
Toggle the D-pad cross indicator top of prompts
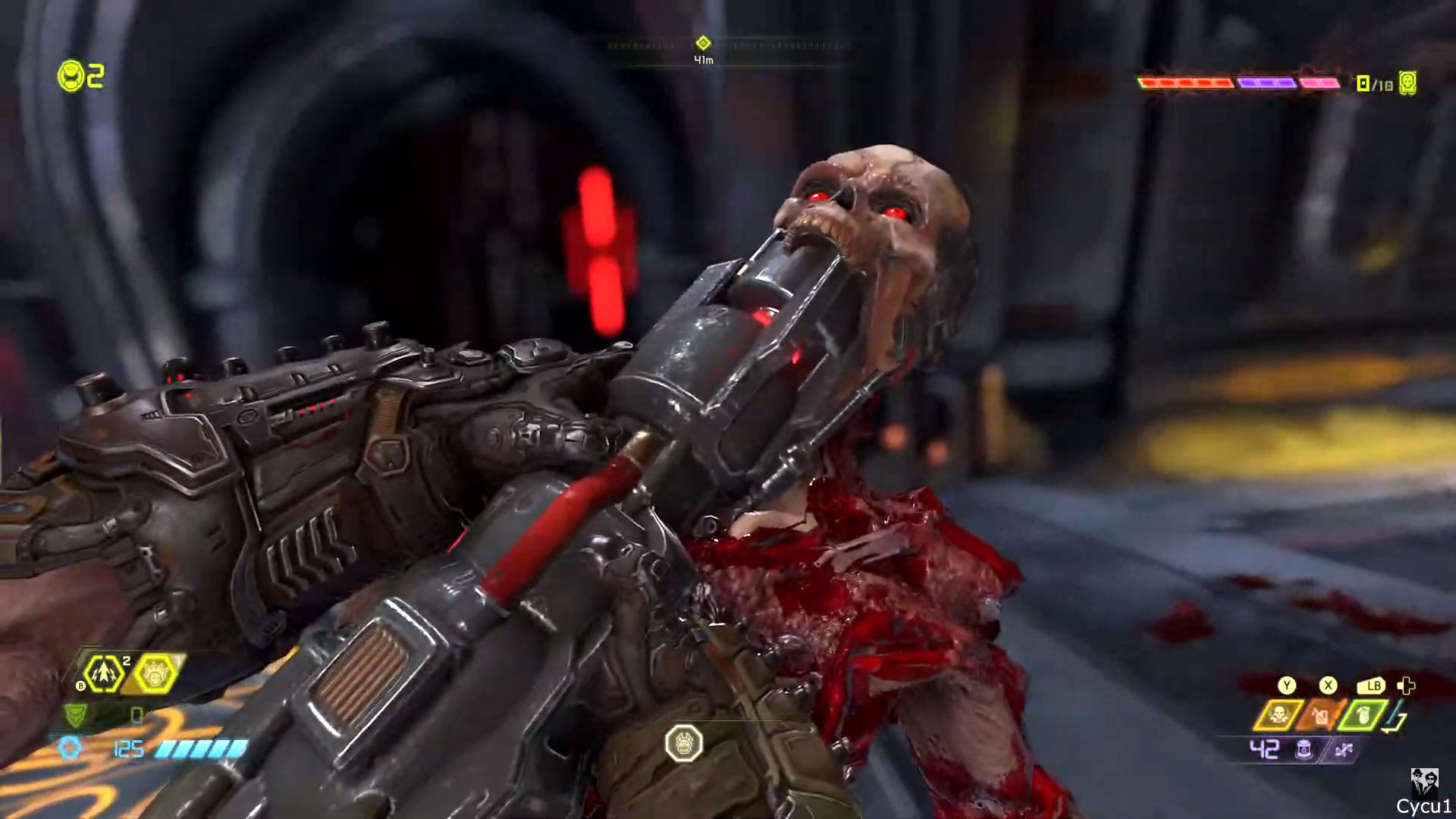(1407, 686)
